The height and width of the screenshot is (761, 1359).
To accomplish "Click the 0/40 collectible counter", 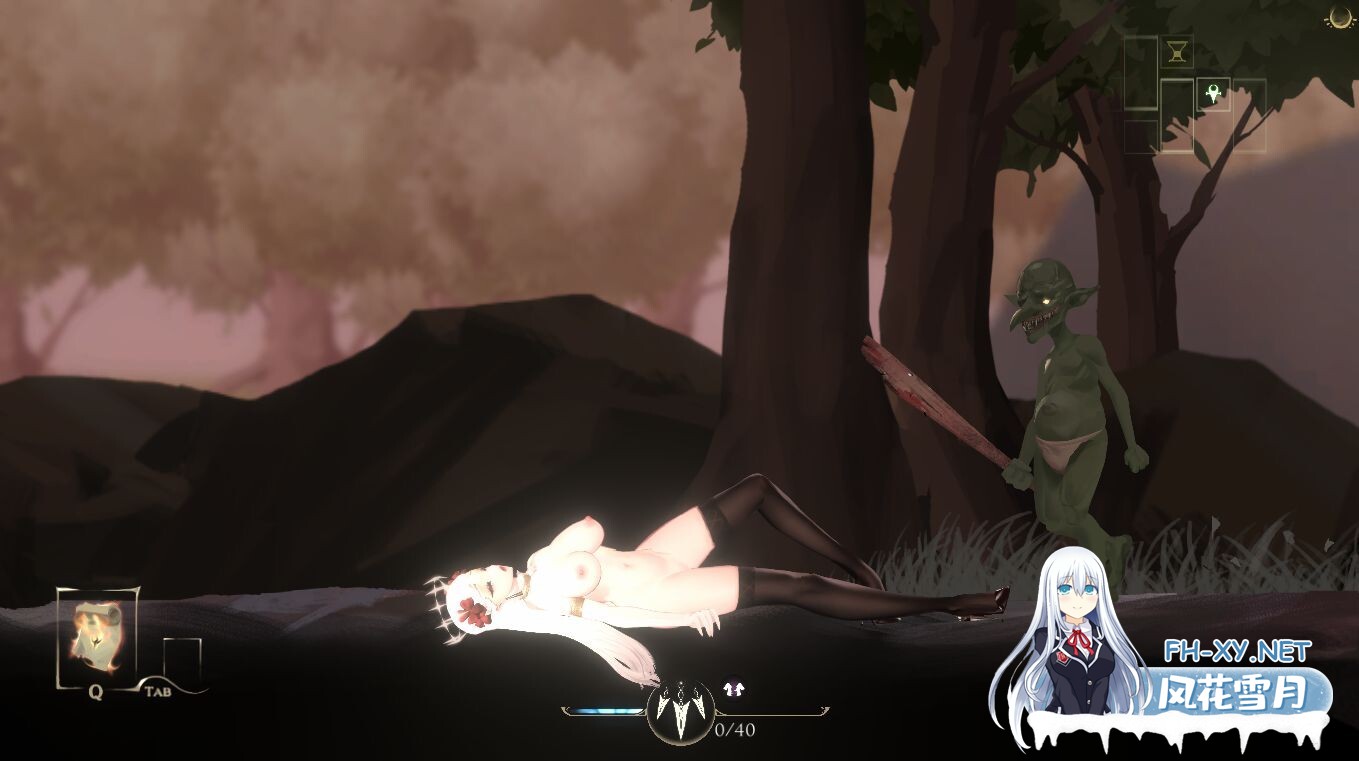I will click(734, 729).
